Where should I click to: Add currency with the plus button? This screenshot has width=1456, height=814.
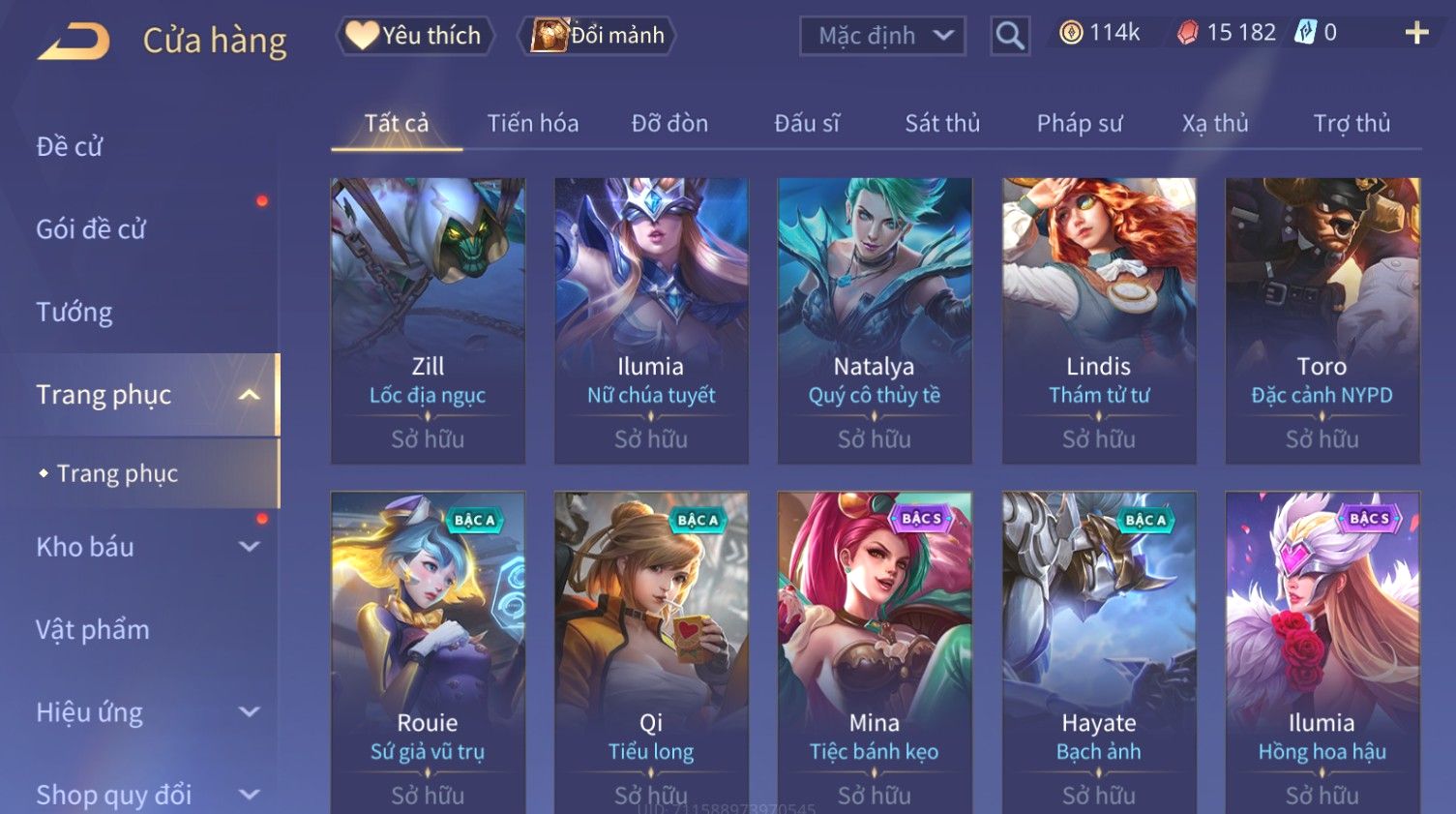click(x=1416, y=34)
